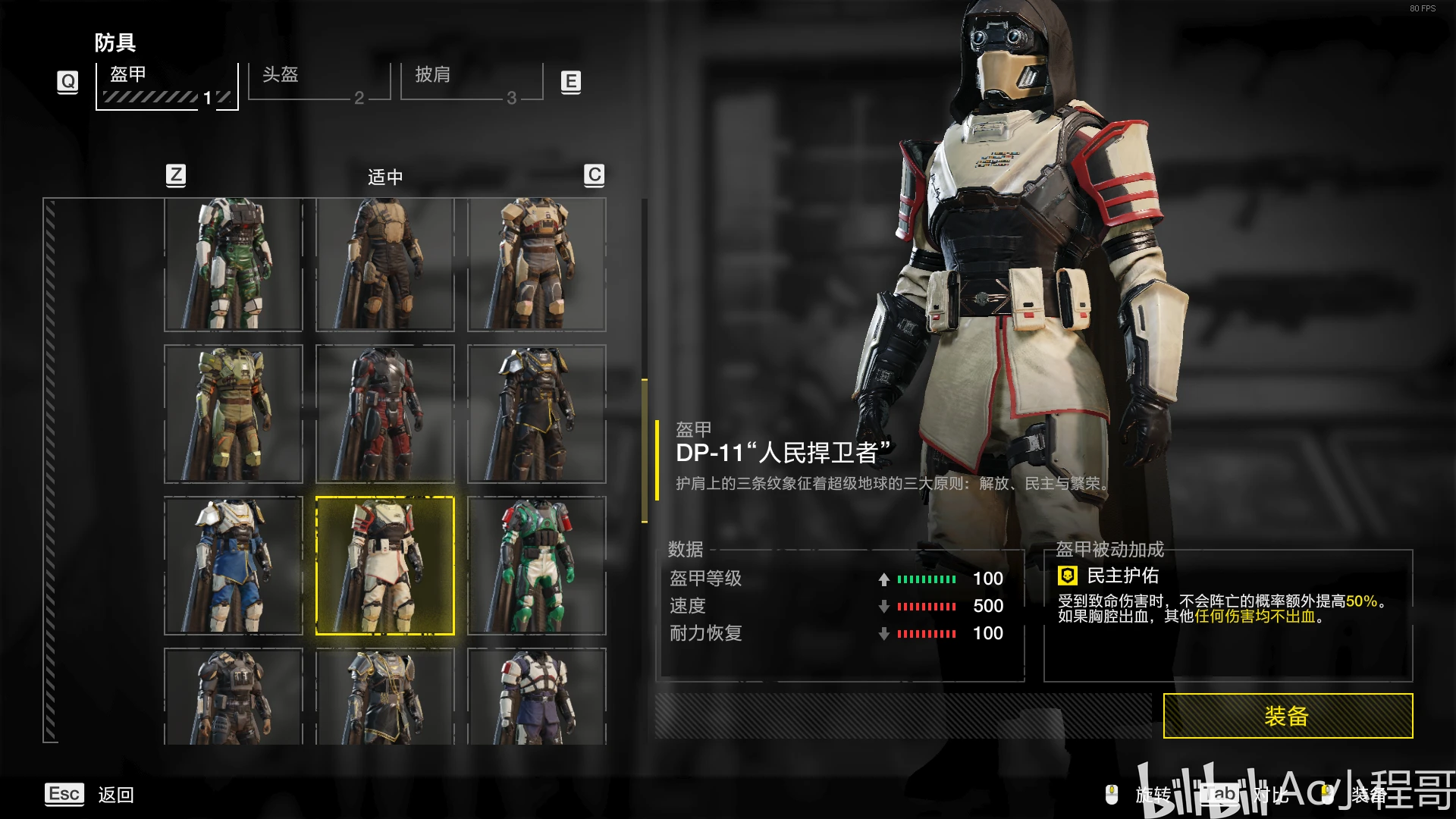Open the 披肩 cape tab
Image resolution: width=1456 pixels, height=819 pixels.
471,82
